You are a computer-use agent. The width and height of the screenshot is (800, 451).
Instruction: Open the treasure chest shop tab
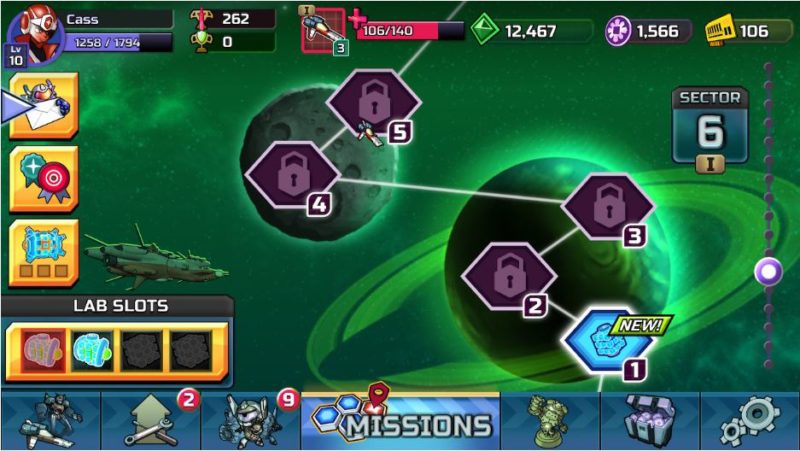point(649,421)
